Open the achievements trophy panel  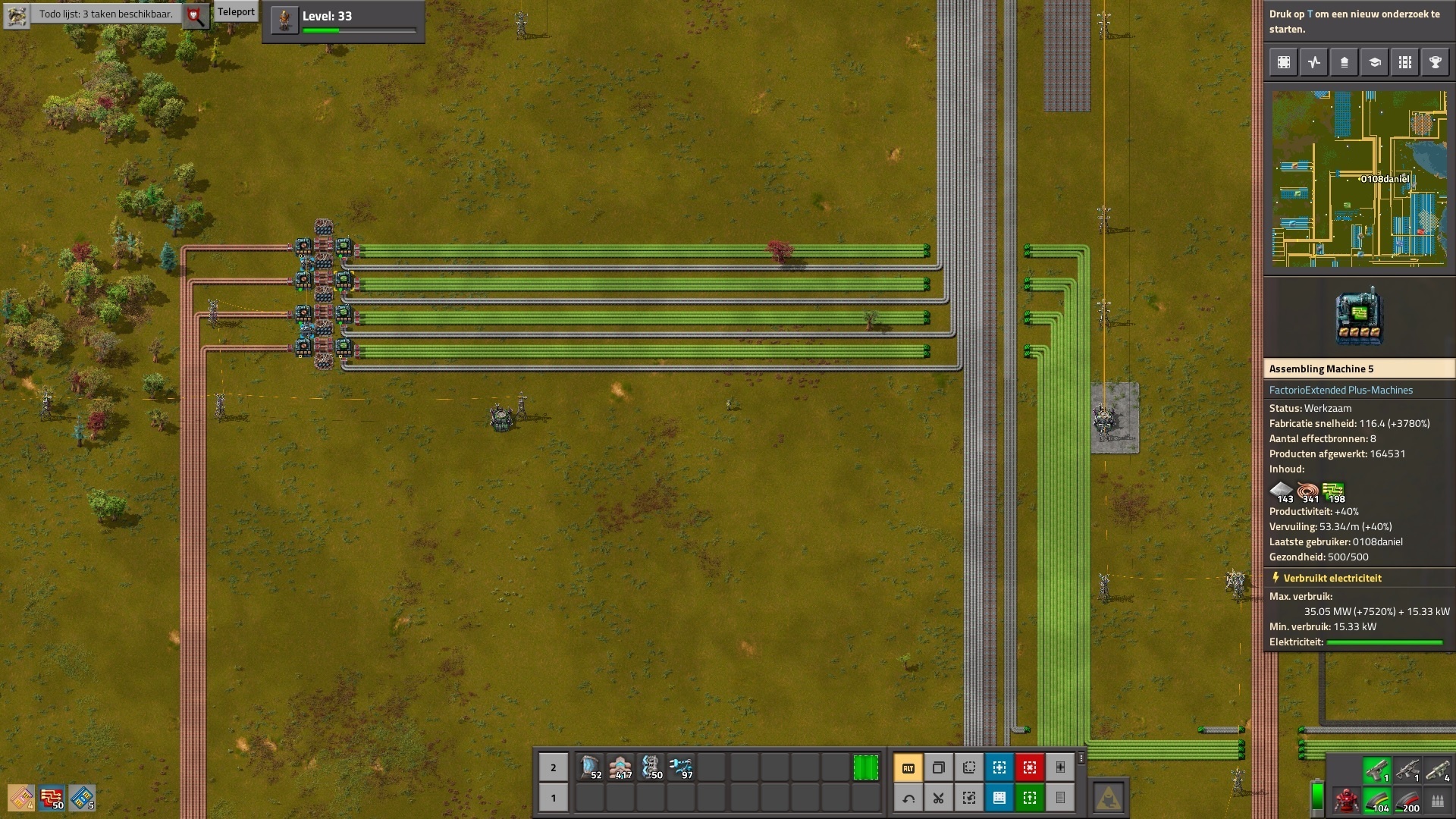pos(1435,63)
